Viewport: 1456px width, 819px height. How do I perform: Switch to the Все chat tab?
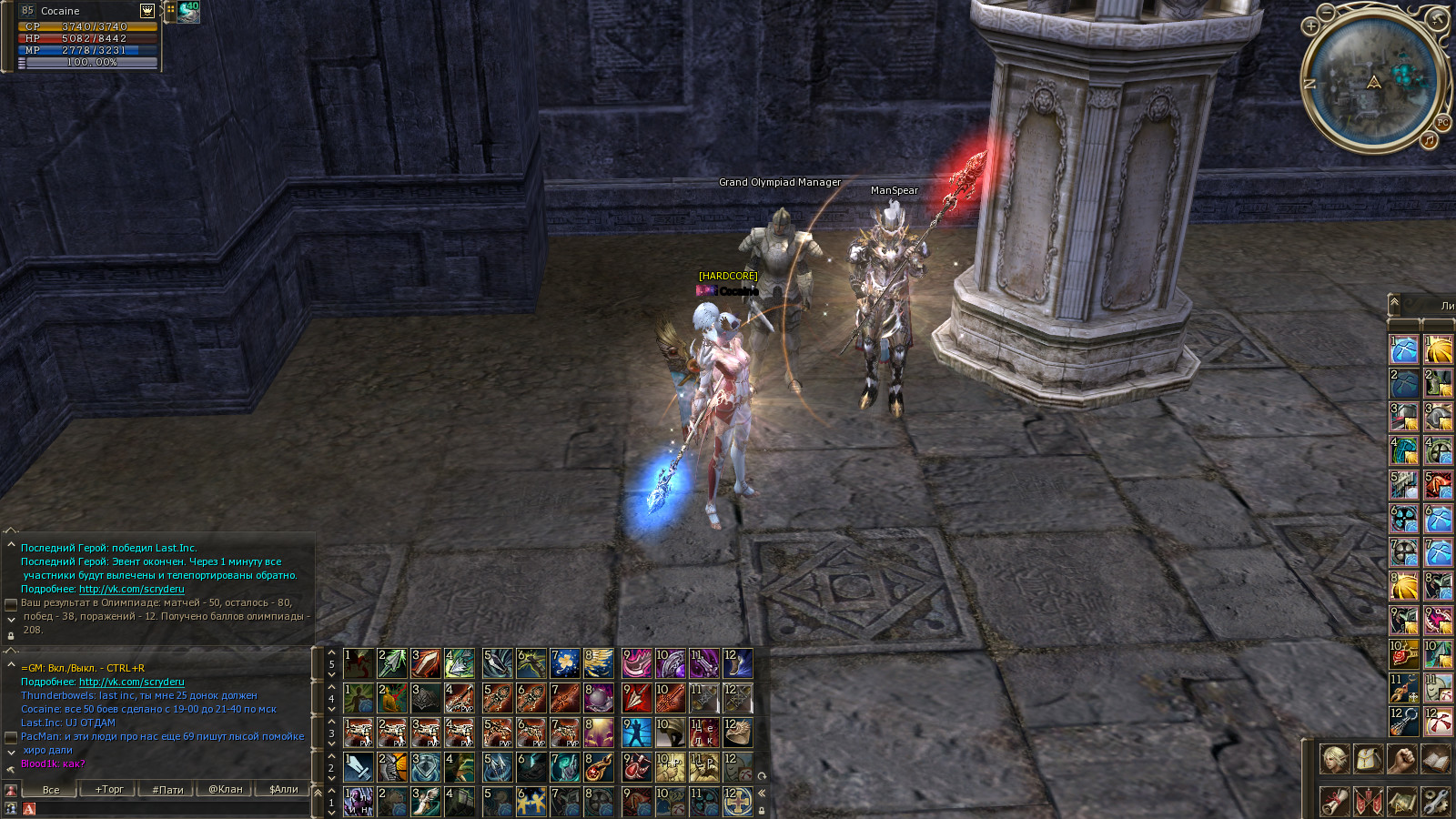[x=51, y=789]
